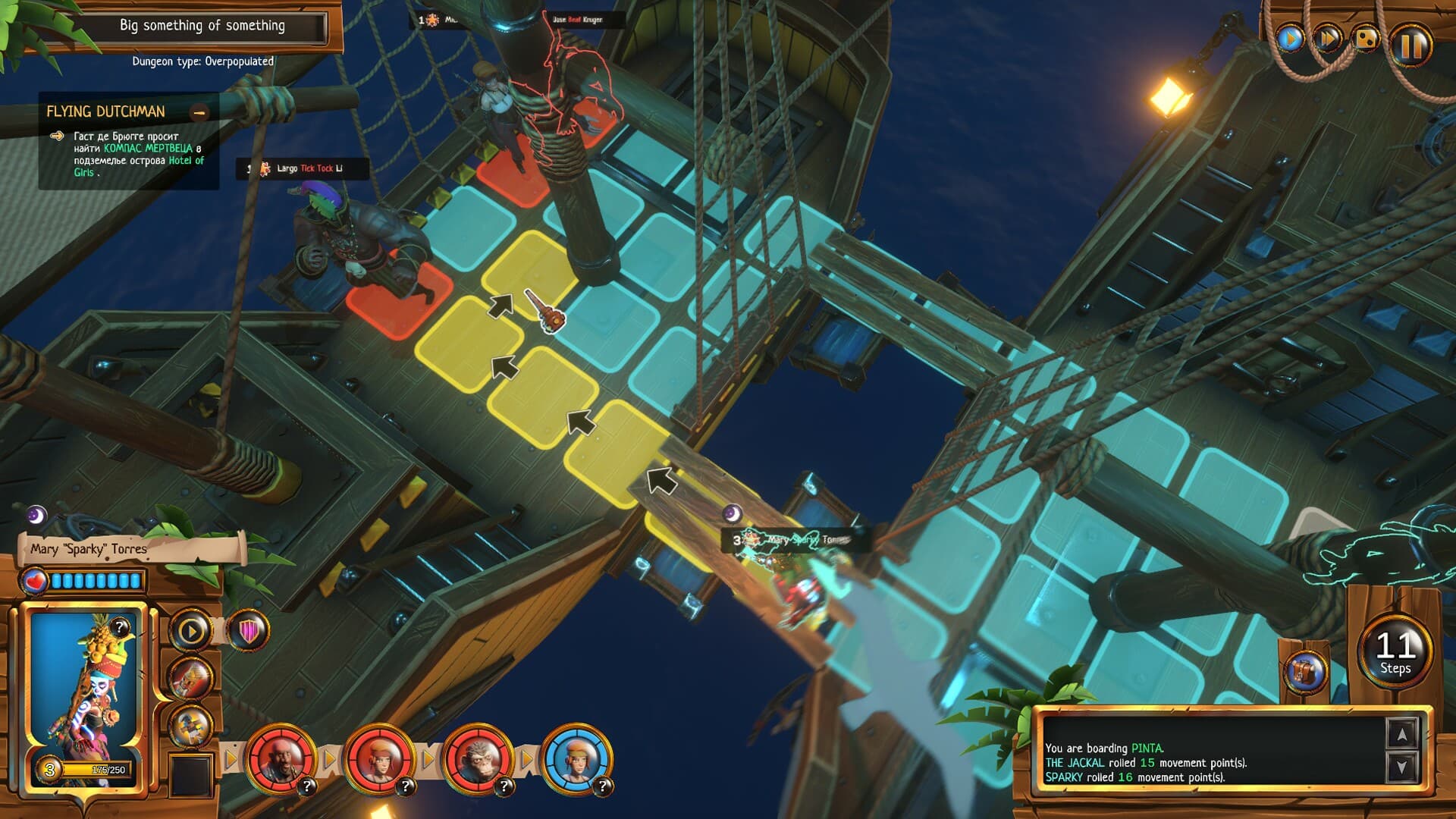Select the pink shield defend ability
This screenshot has width=1456, height=819.
249,630
